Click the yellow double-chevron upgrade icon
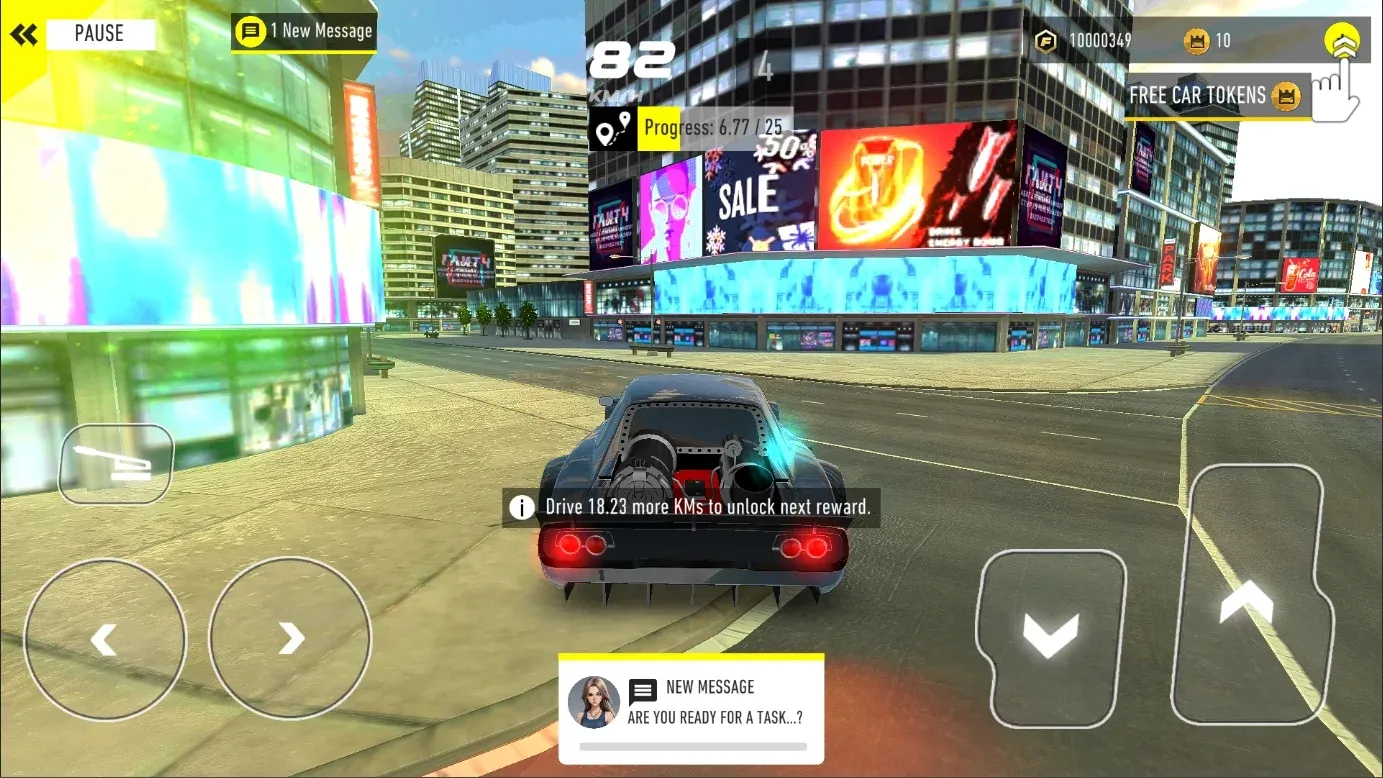This screenshot has width=1383, height=778. (x=1343, y=39)
